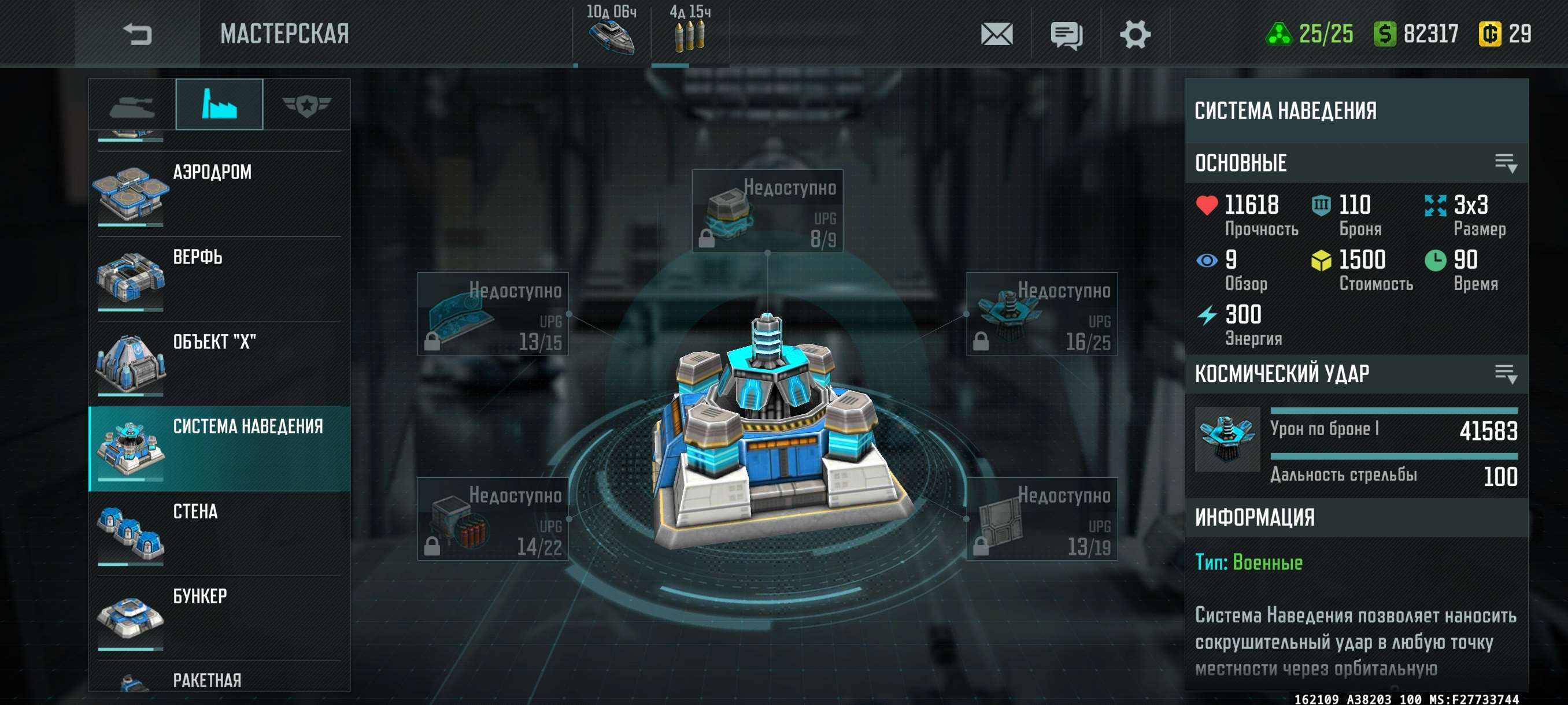Select Бункер in the building list
Image resolution: width=1568 pixels, height=705 pixels.
[219, 617]
